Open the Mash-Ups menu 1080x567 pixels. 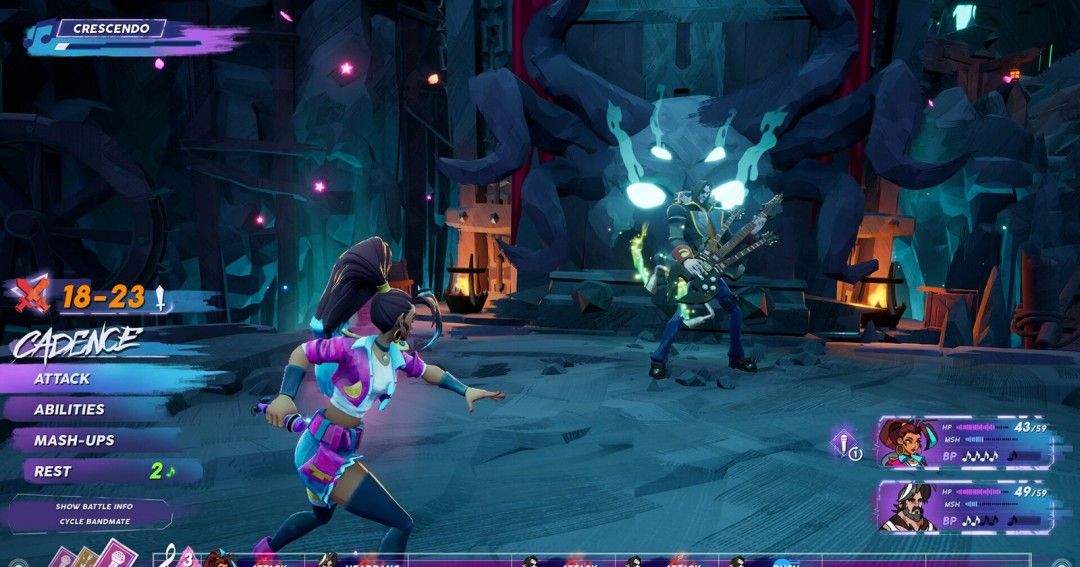[x=74, y=440]
